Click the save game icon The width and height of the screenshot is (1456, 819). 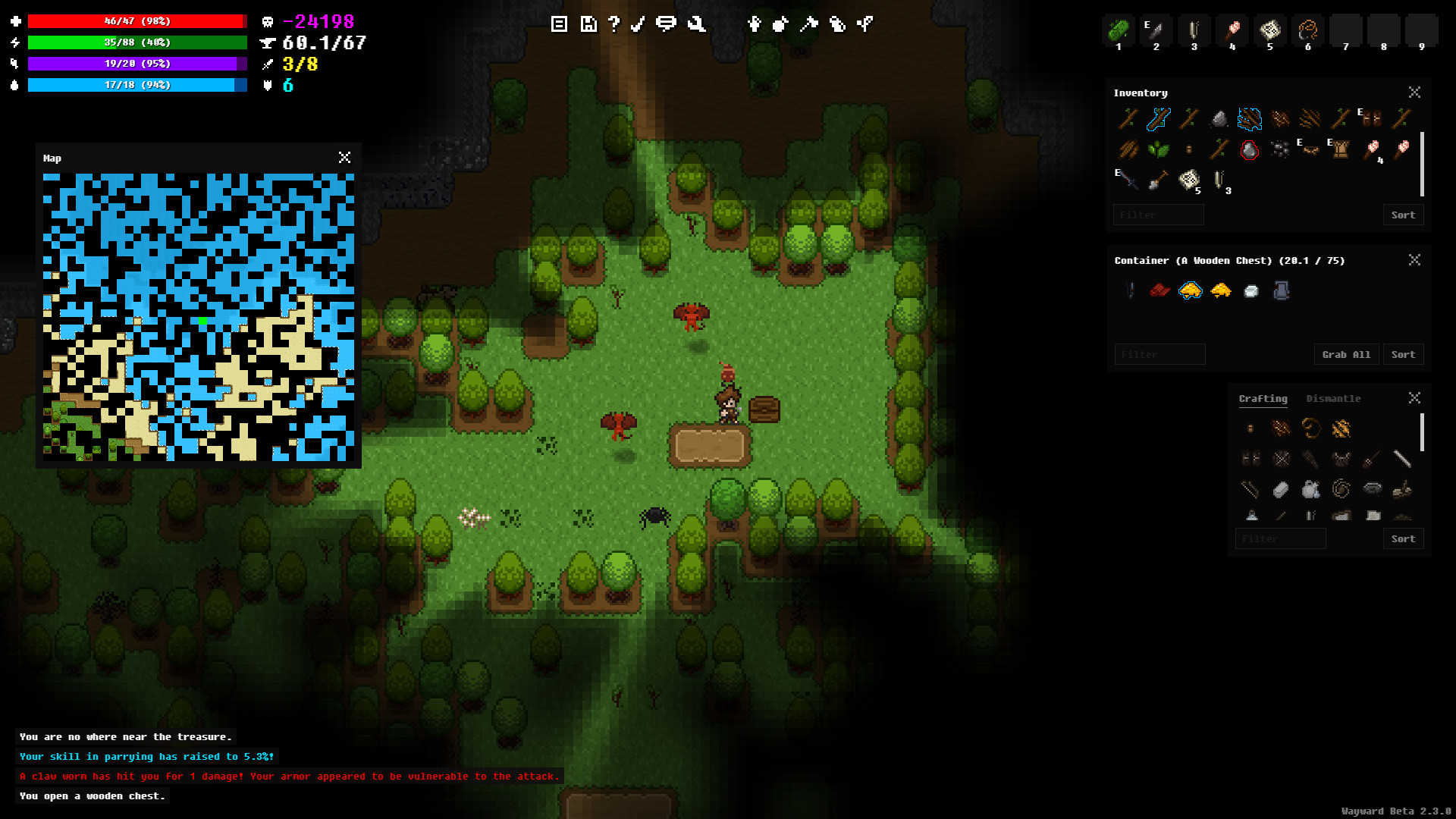tap(588, 24)
